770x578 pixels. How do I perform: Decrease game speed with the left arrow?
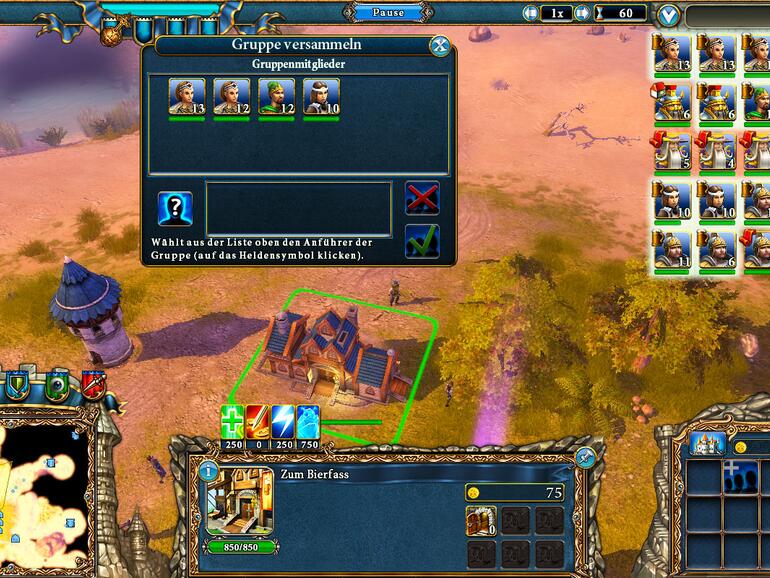pyautogui.click(x=531, y=14)
